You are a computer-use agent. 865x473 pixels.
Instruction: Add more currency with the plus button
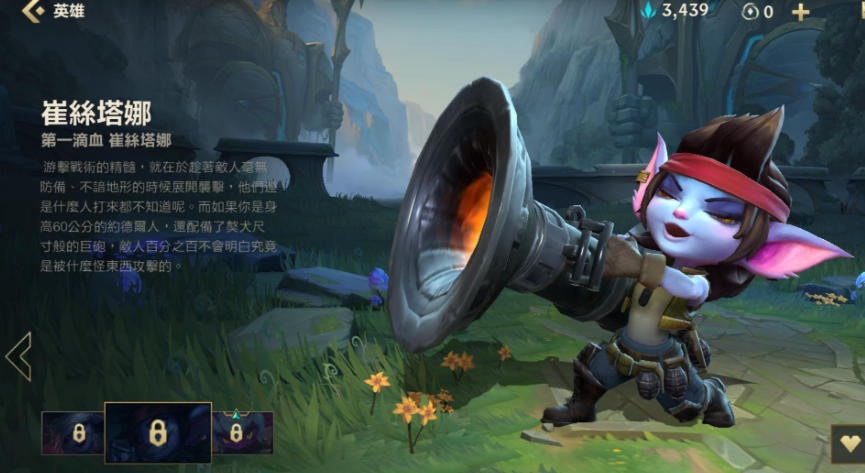[800, 12]
